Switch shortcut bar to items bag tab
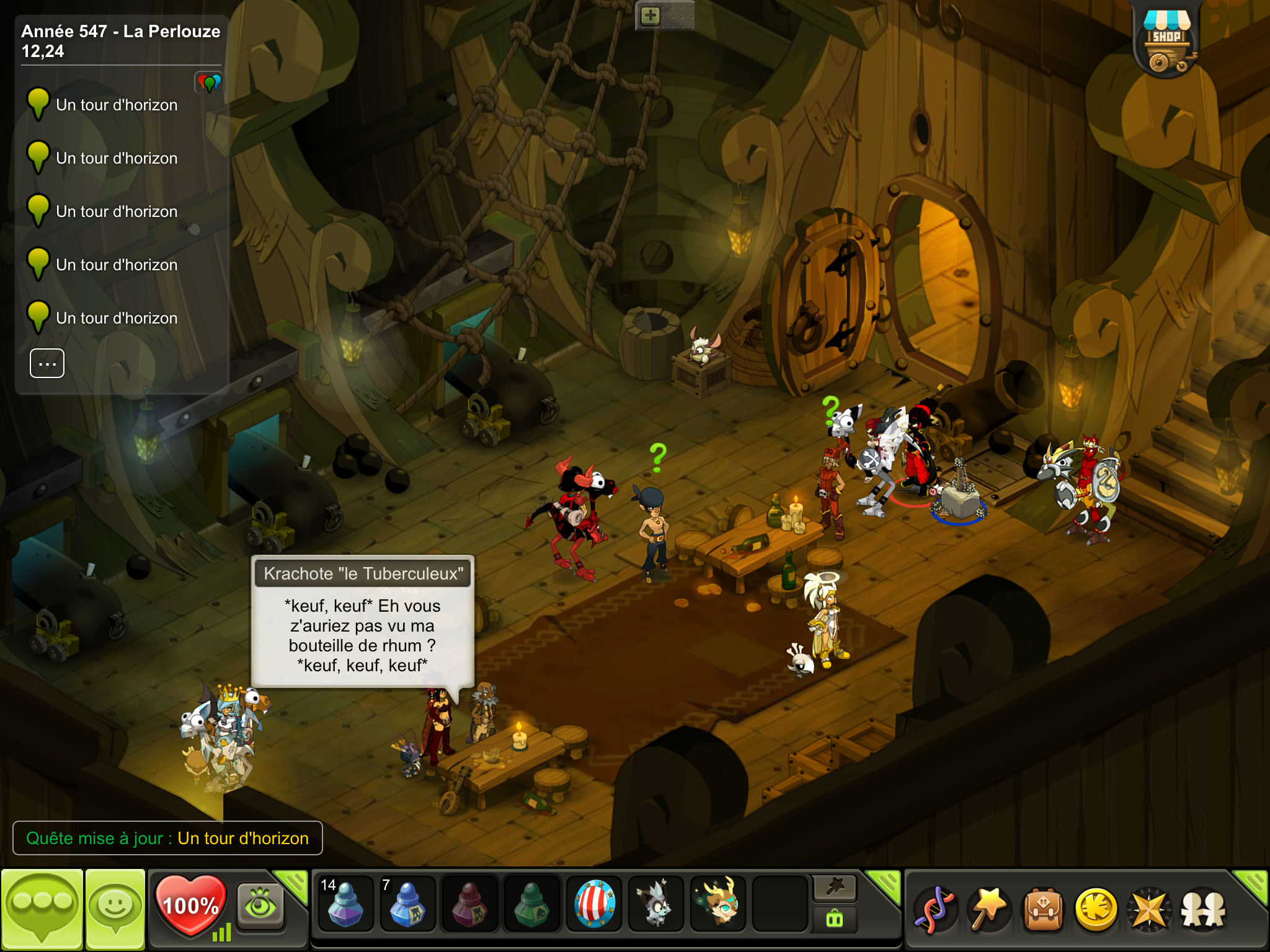The width and height of the screenshot is (1270, 952). point(835,920)
